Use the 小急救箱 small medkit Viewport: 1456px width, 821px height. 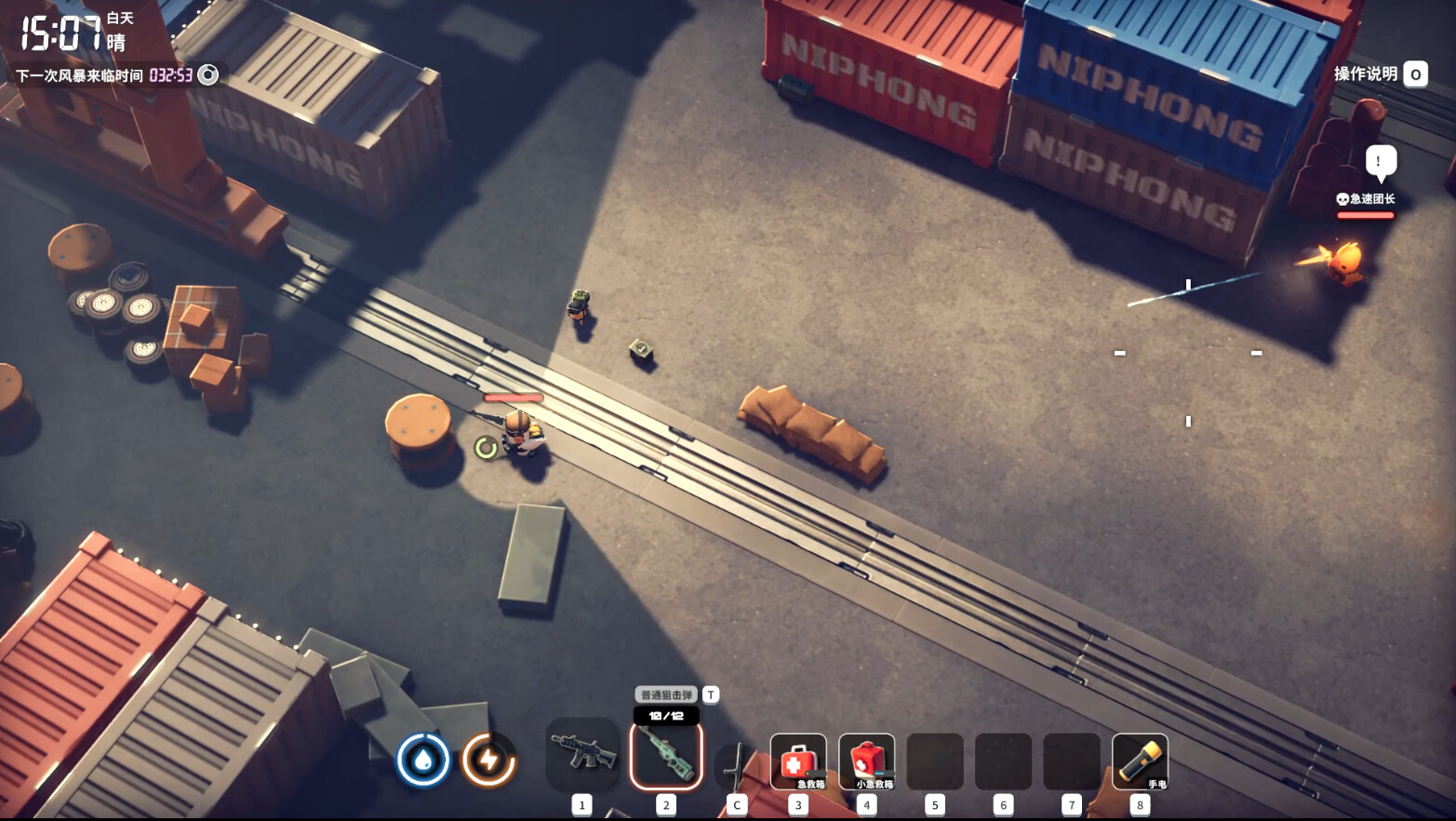click(x=866, y=761)
